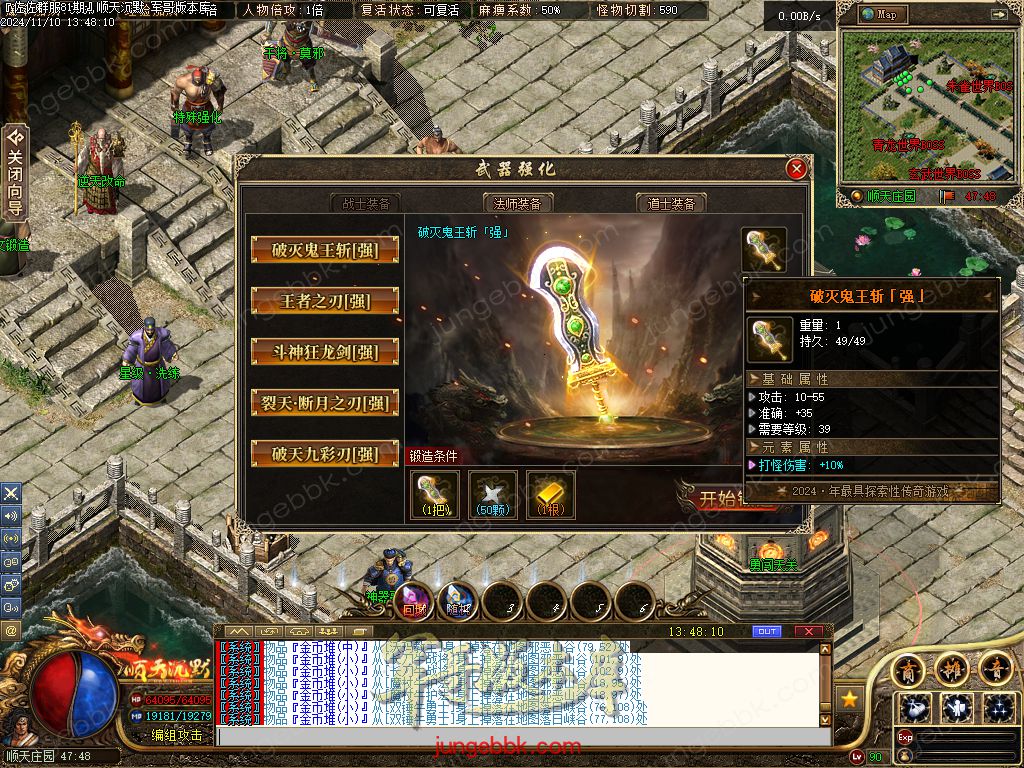
Task: Select 斗神狂龙剑[强] weapon entry
Action: [324, 352]
